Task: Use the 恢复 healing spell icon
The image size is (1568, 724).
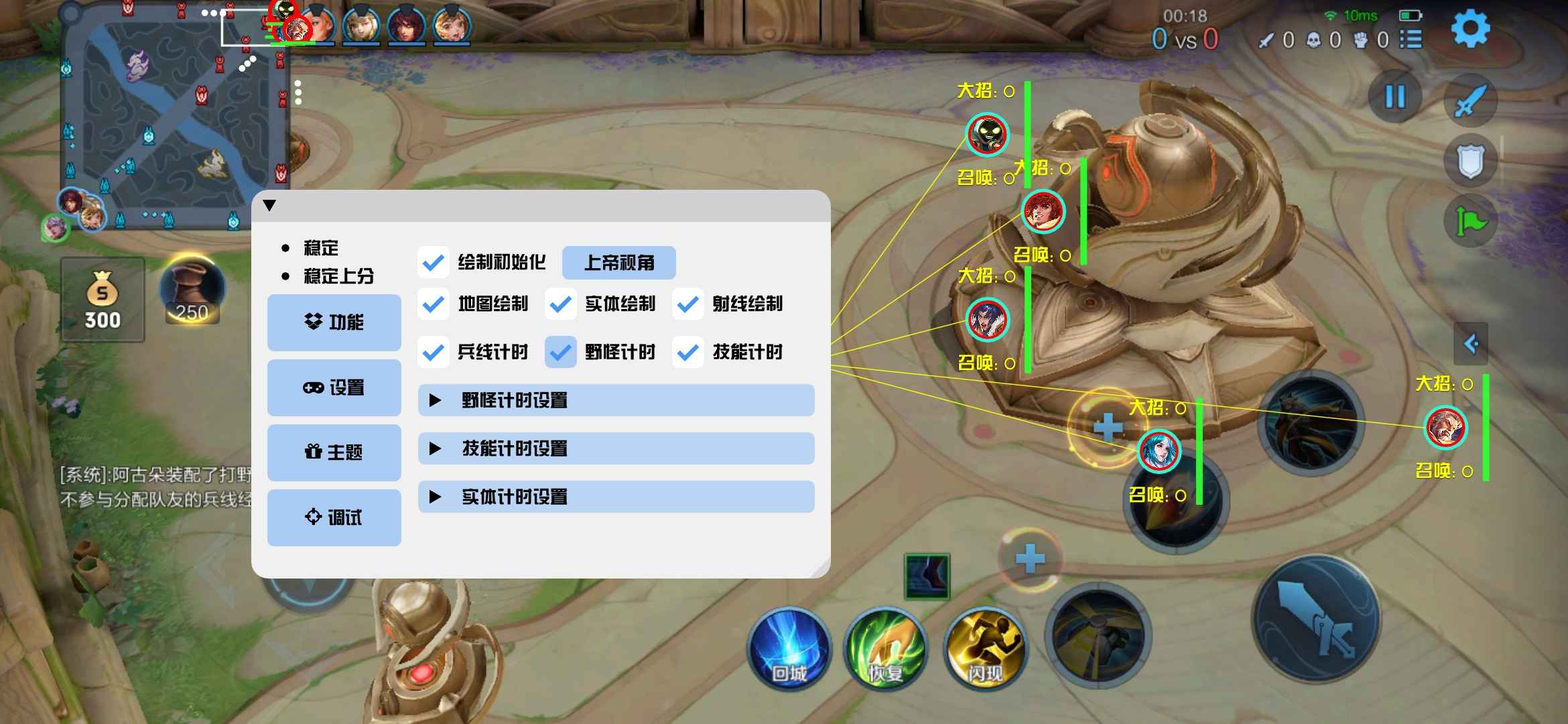Action: pos(886,649)
